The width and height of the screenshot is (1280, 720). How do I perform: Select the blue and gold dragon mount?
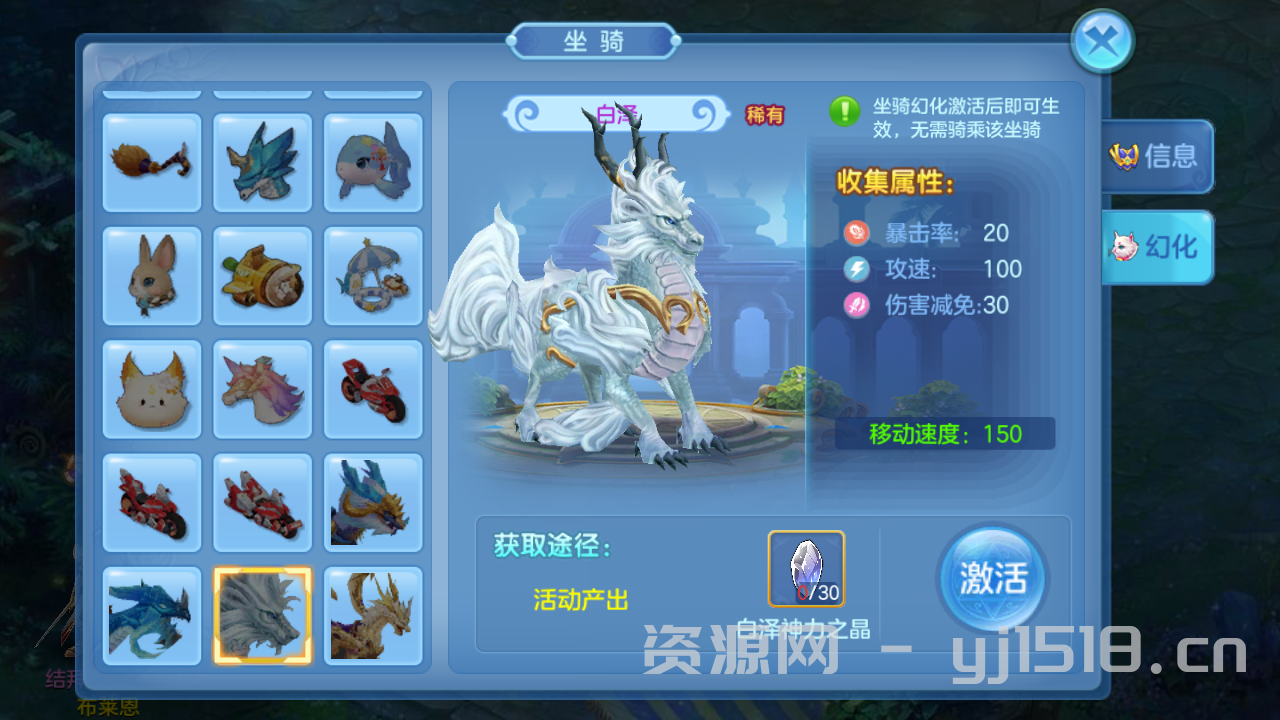pyautogui.click(x=373, y=502)
